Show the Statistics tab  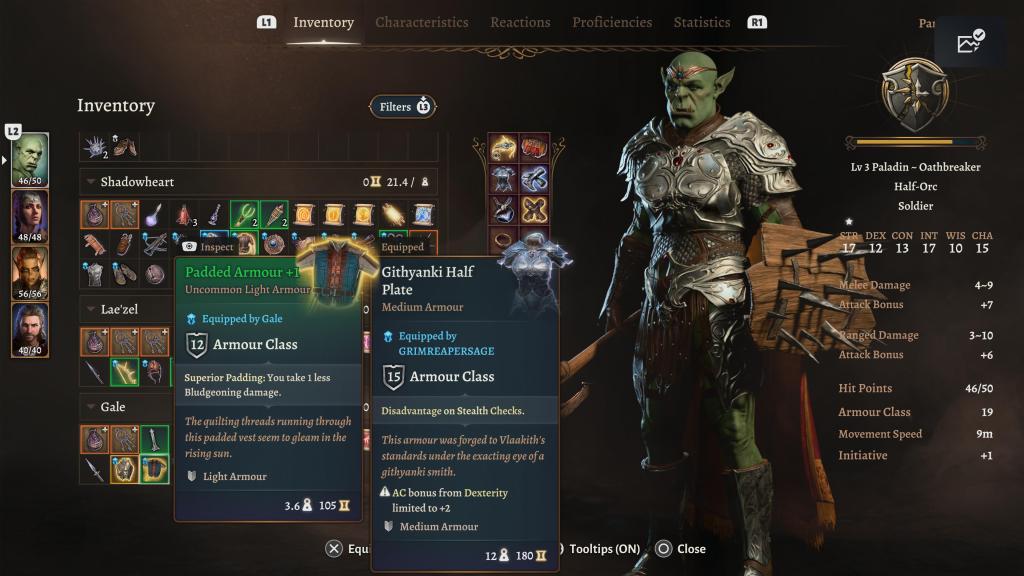702,22
